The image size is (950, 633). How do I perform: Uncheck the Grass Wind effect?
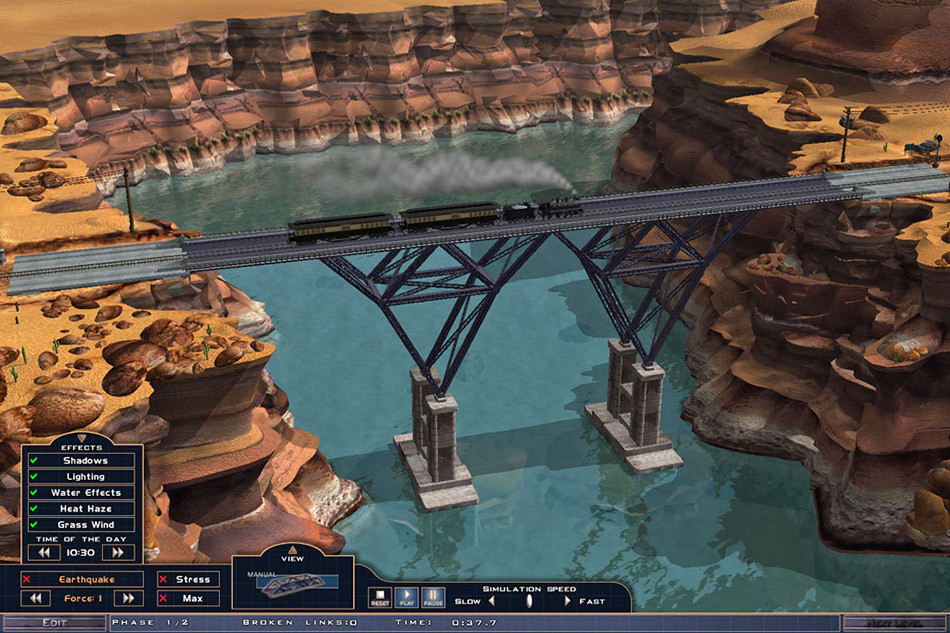click(34, 525)
